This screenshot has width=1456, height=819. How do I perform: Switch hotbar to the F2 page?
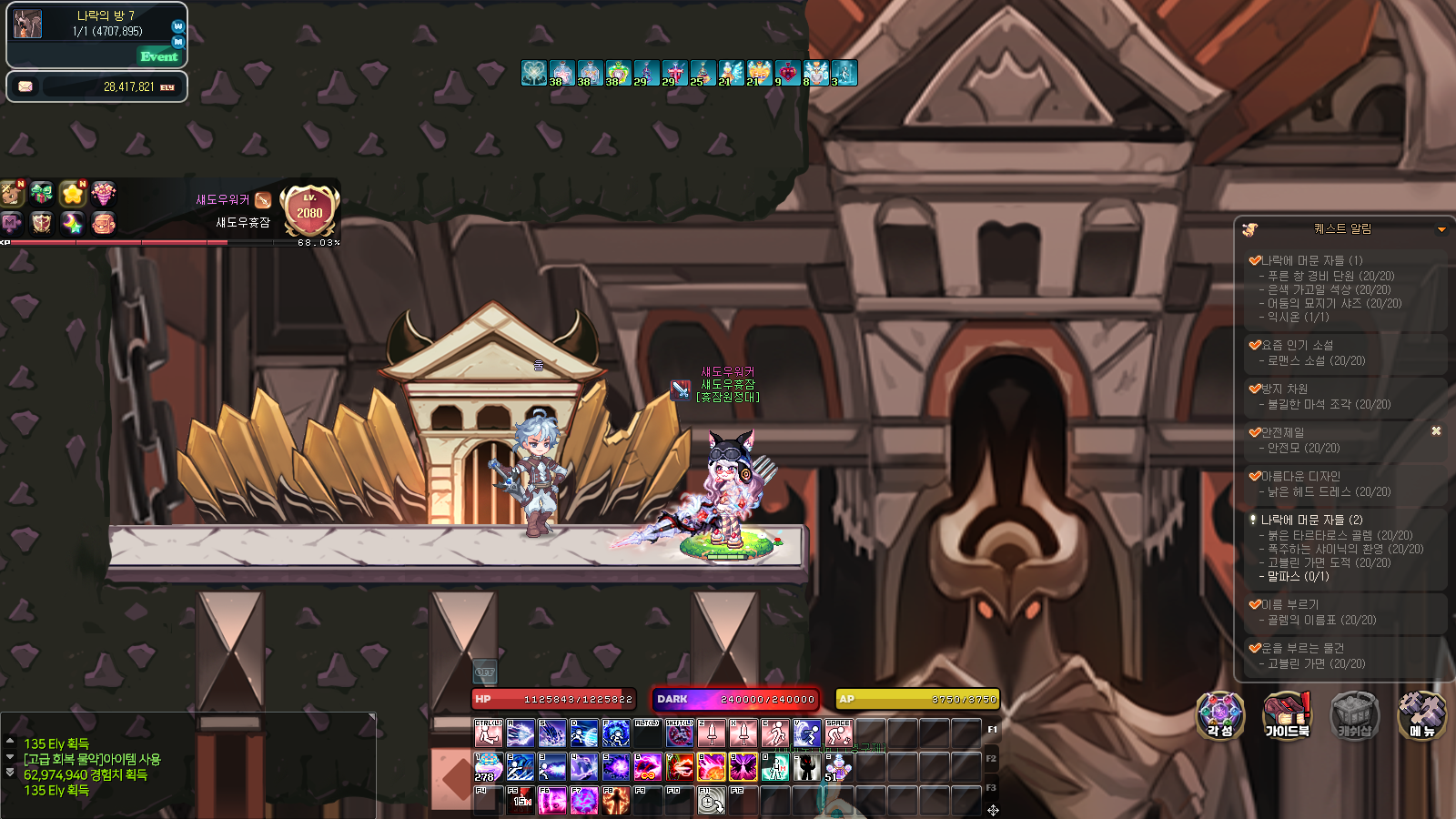(991, 758)
